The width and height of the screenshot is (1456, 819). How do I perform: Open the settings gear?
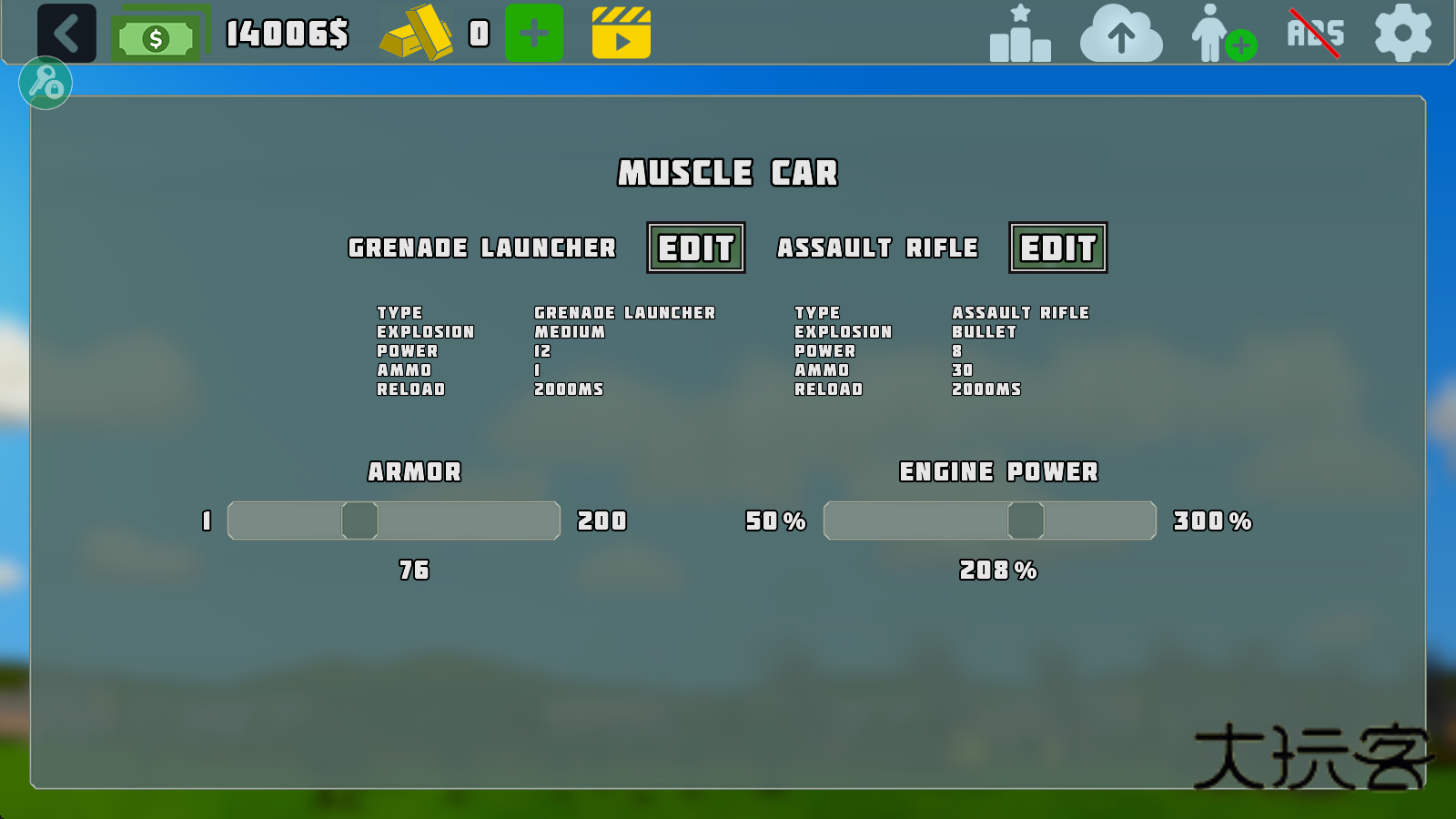1401,35
